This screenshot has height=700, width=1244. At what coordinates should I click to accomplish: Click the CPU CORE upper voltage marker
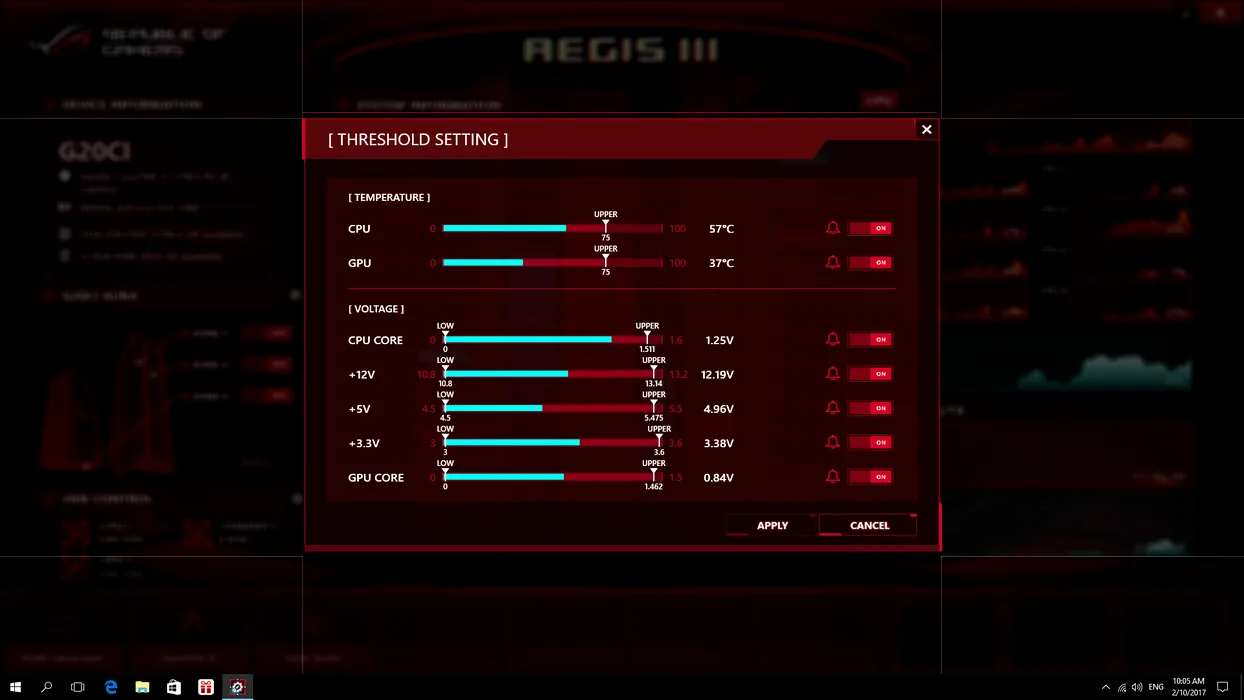647,339
